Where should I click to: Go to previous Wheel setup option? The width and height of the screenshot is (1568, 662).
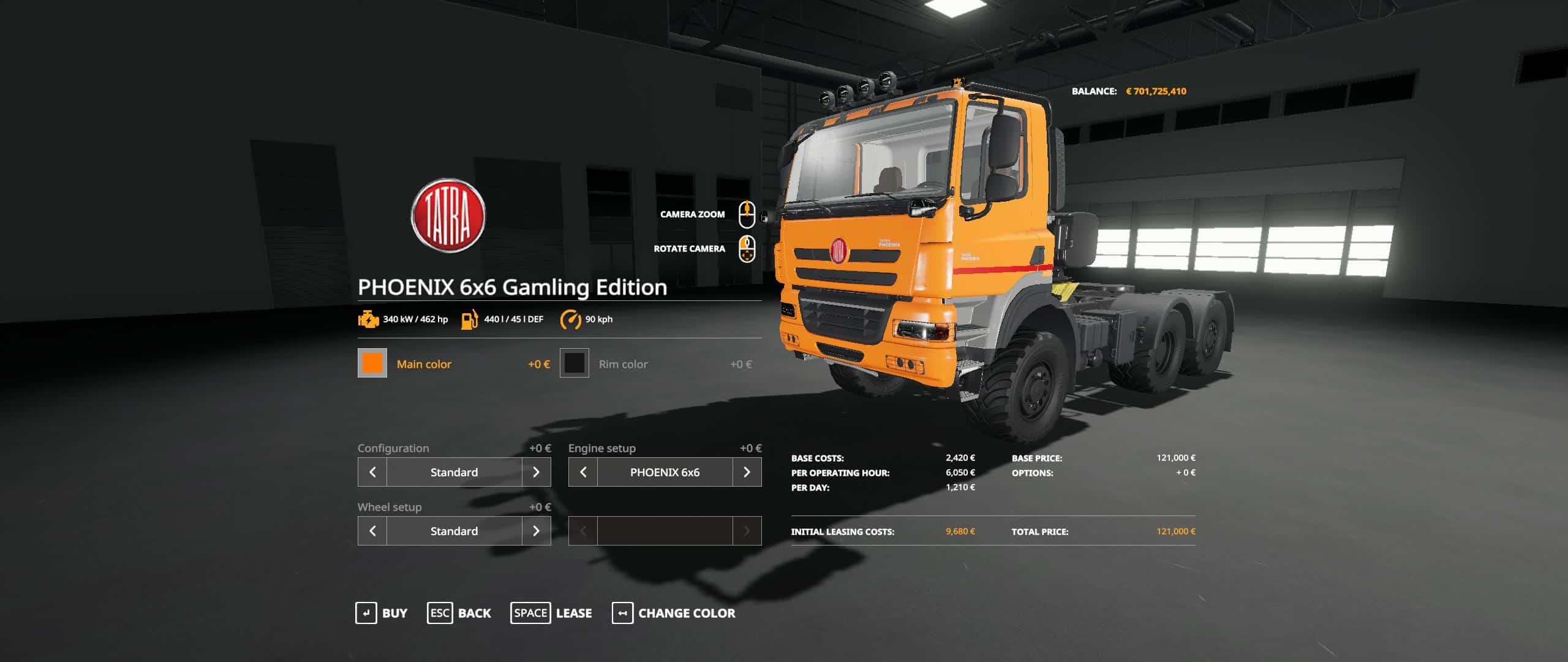372,531
